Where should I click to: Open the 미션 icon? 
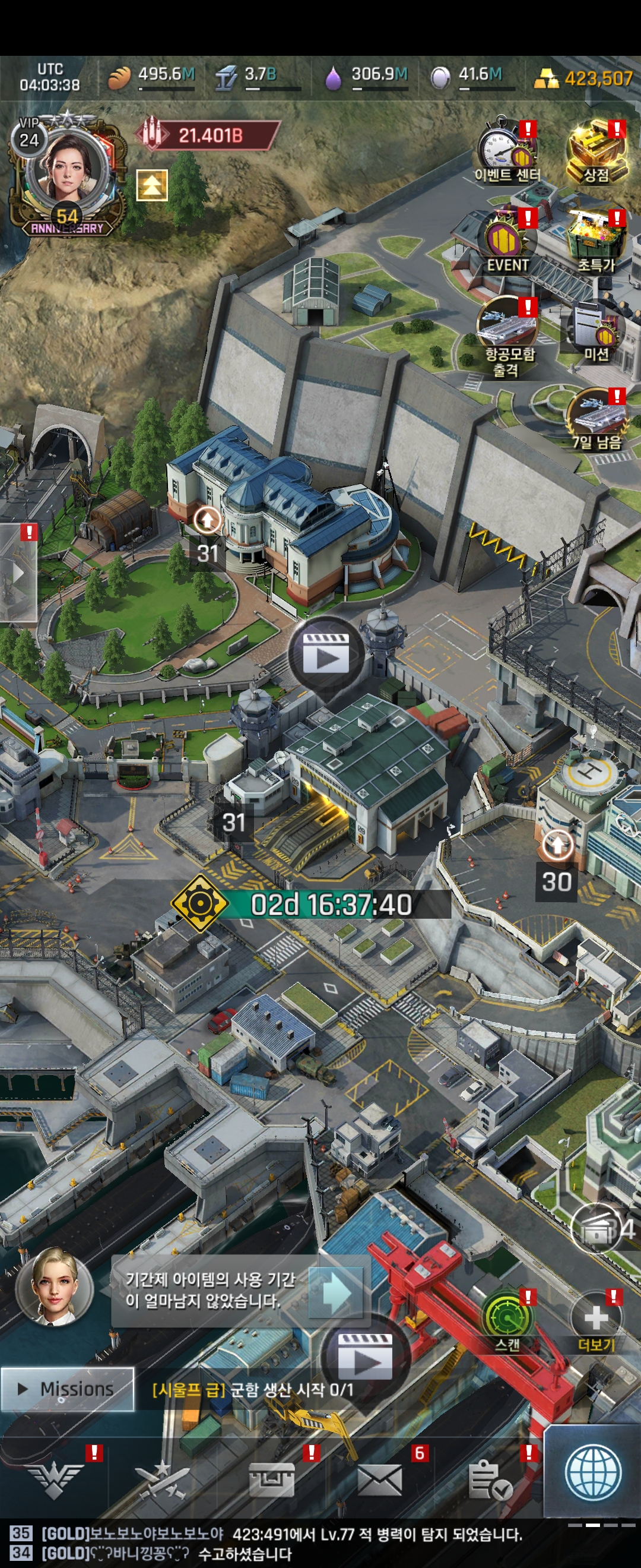point(596,332)
